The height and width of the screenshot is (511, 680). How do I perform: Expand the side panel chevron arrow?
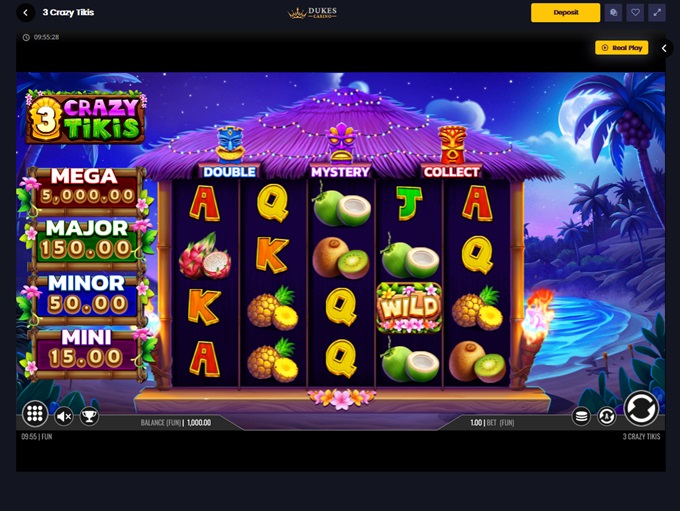click(x=665, y=48)
